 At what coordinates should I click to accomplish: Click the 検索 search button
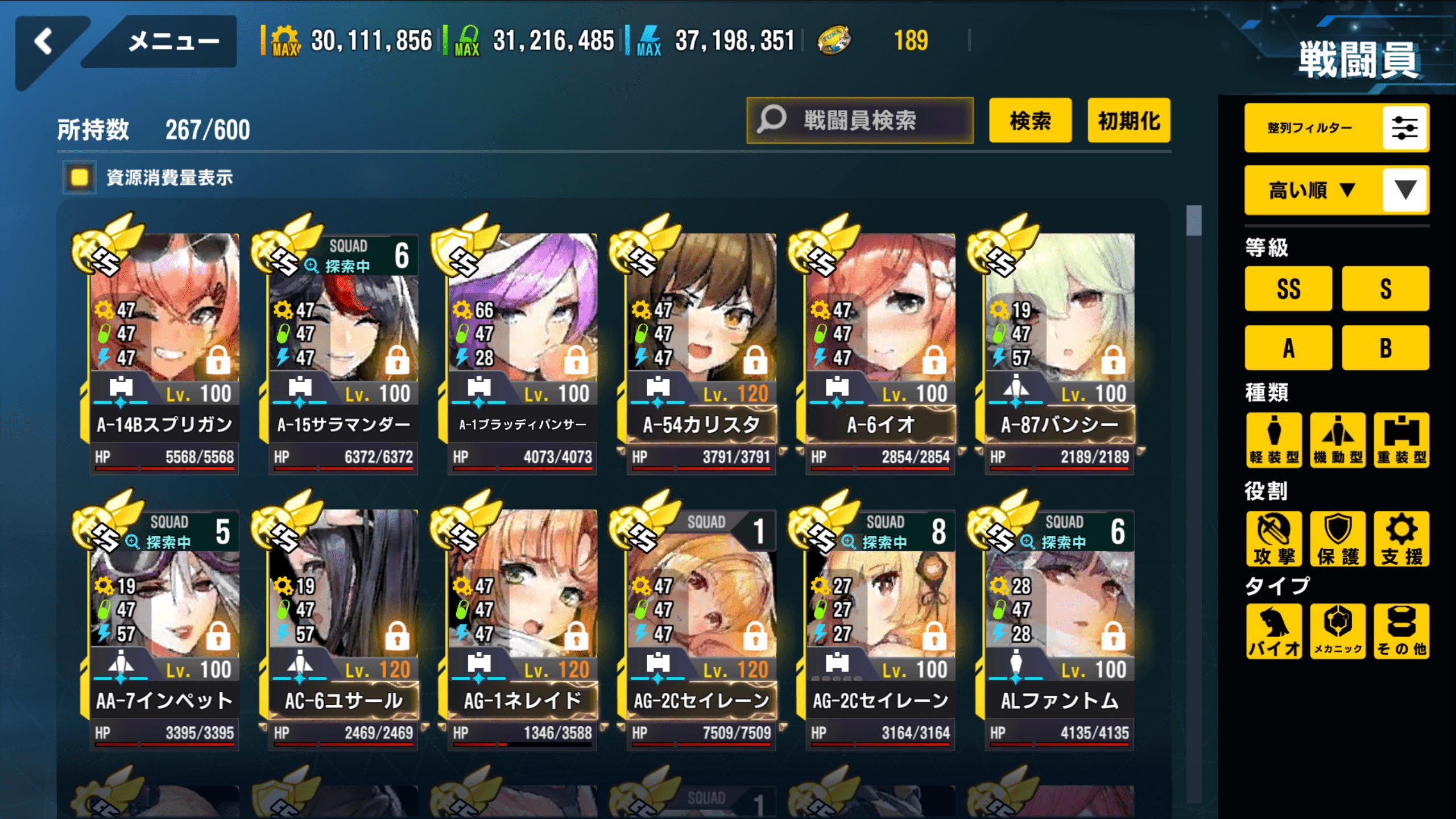1030,121
